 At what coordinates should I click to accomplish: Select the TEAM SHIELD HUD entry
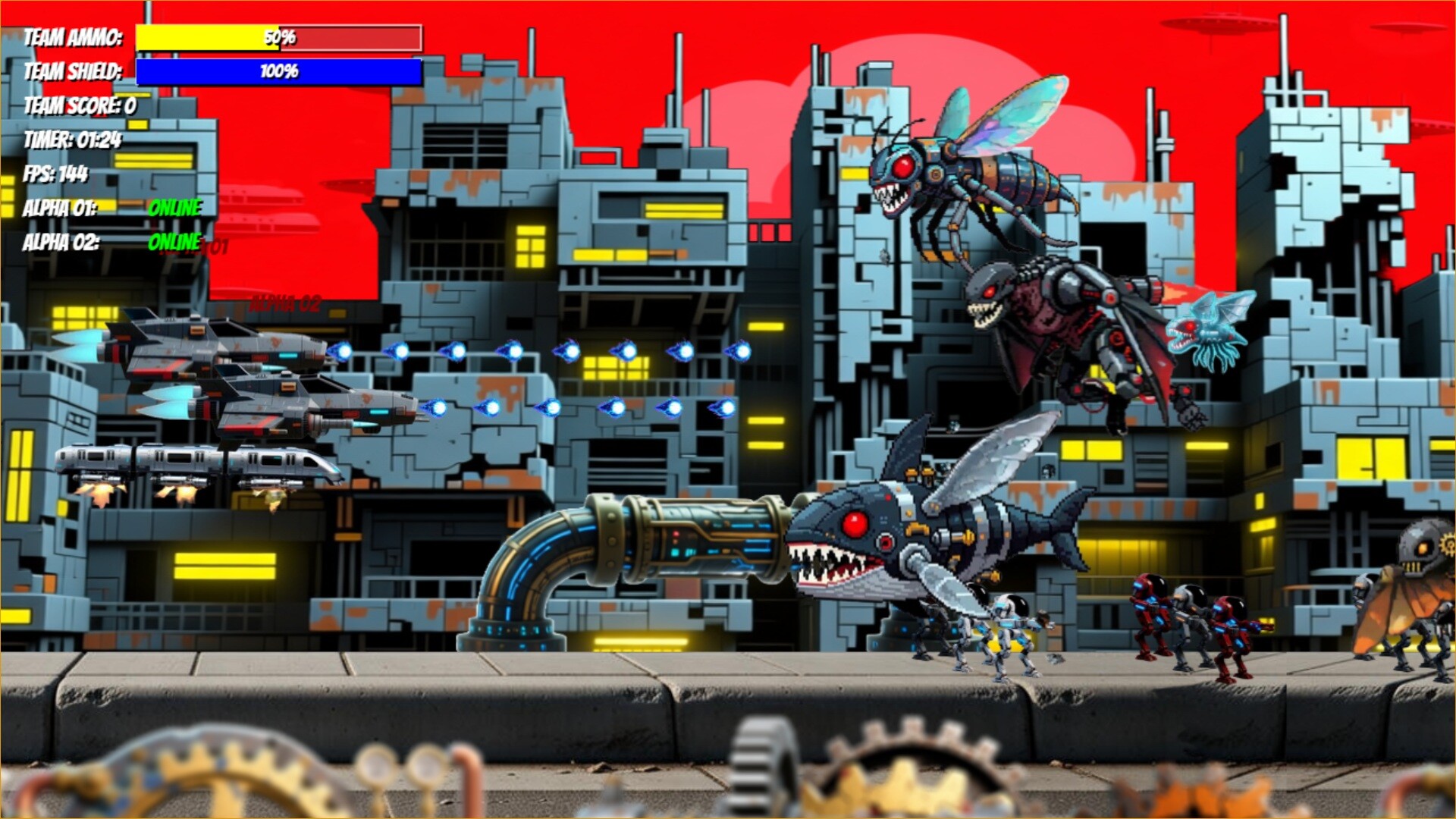click(x=74, y=72)
